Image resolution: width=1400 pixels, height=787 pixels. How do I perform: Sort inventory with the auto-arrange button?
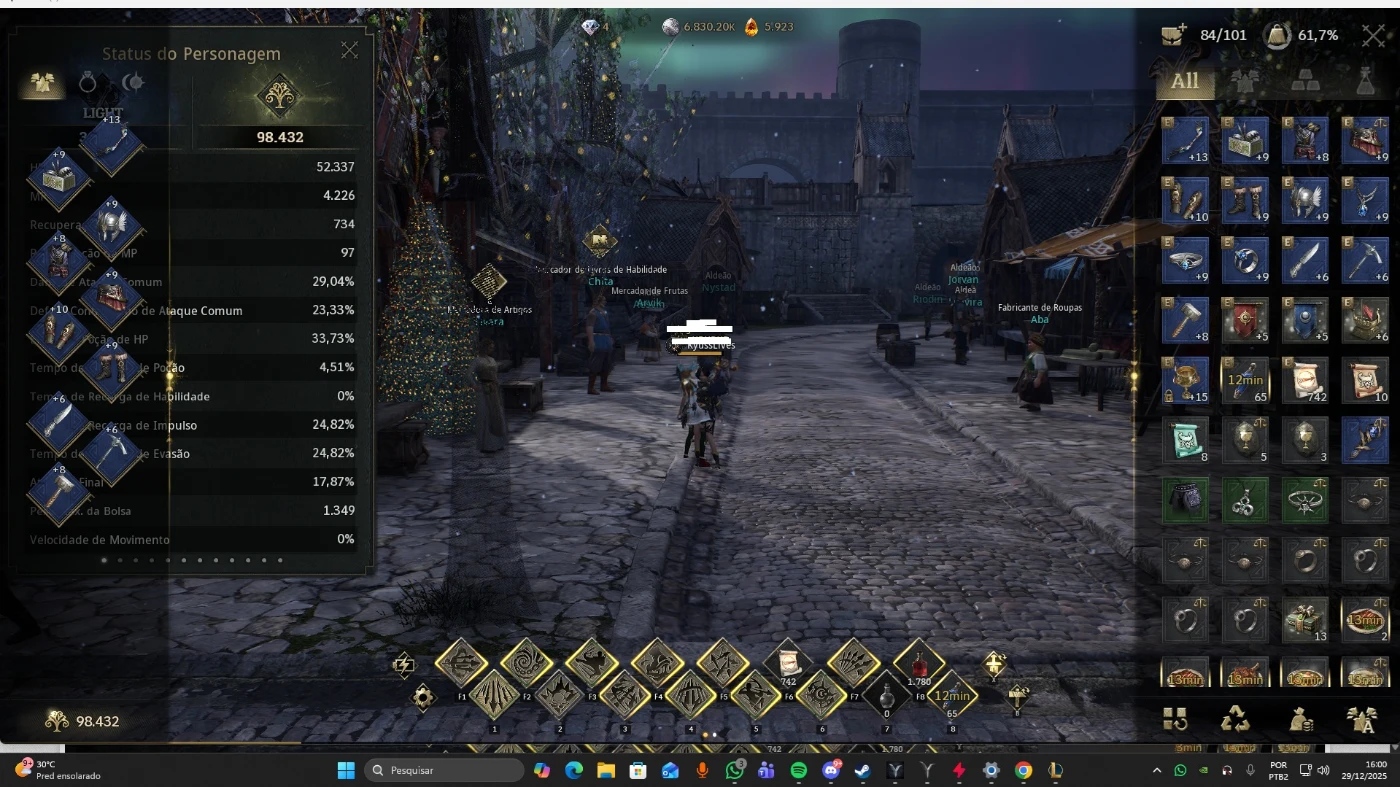(1175, 718)
